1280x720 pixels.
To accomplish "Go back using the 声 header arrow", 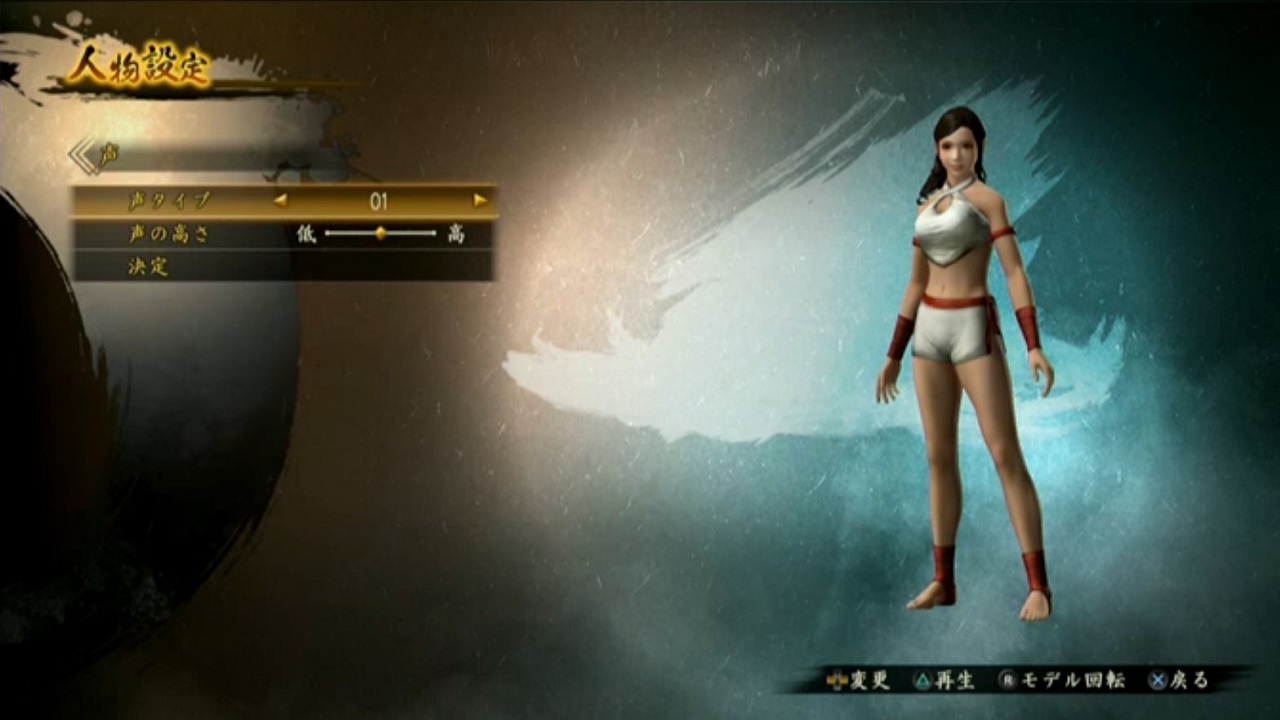I will (83, 156).
